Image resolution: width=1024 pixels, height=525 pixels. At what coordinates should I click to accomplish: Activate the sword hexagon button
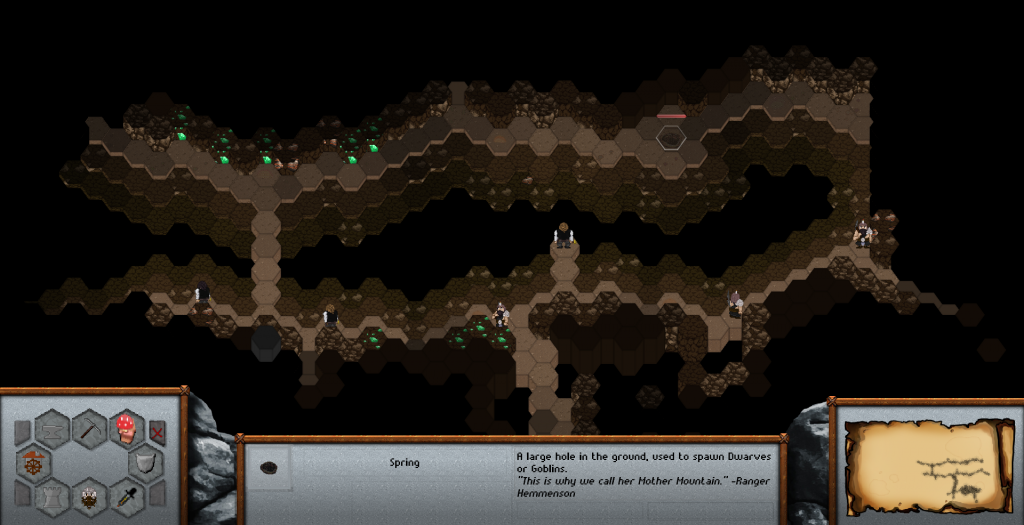click(126, 495)
